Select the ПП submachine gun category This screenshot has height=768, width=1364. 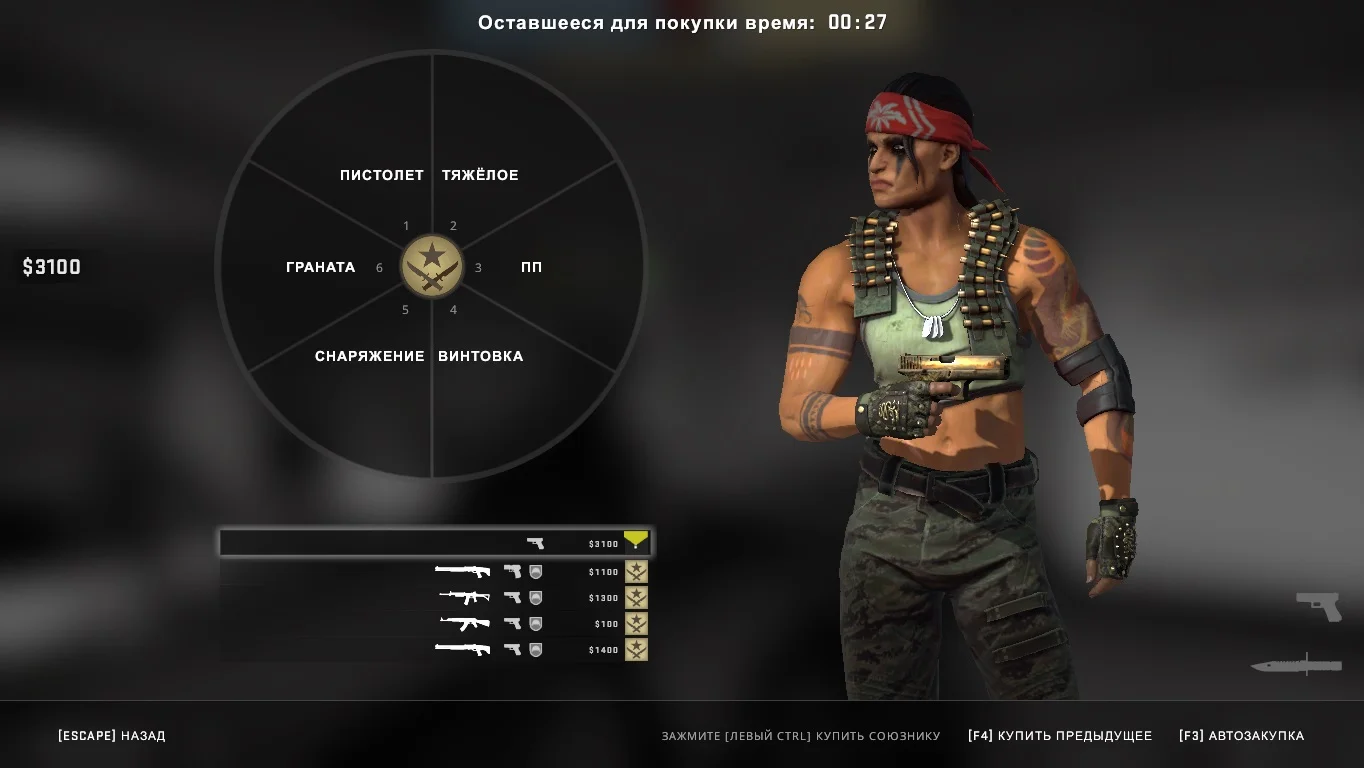pos(531,267)
